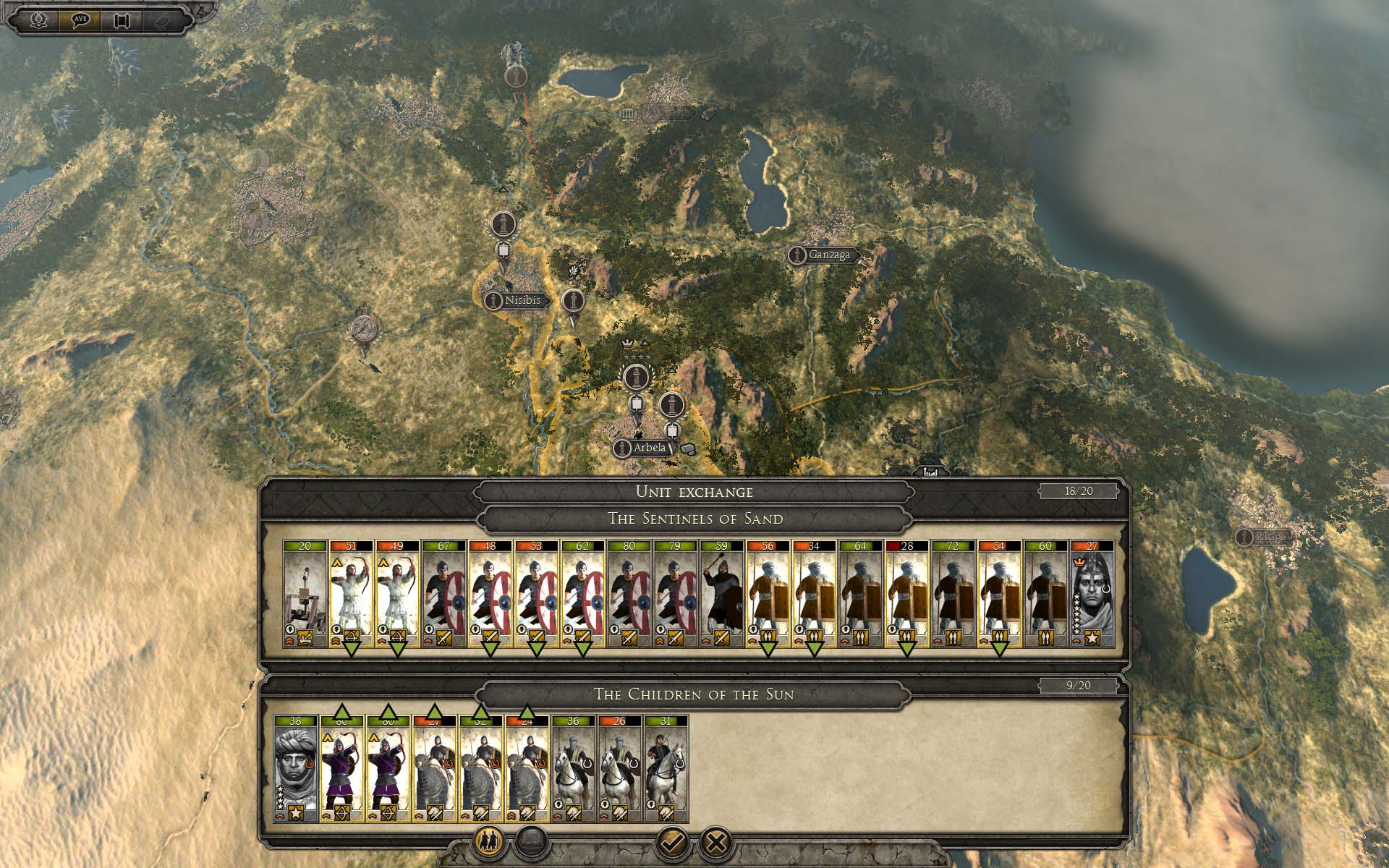Click the Ganzaga settlement label

click(829, 255)
